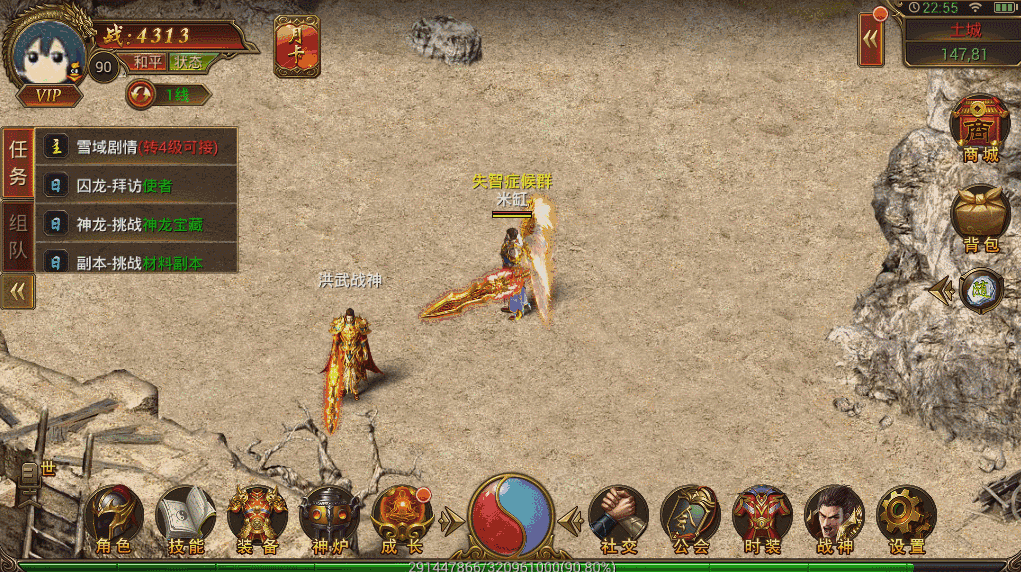Image resolution: width=1021 pixels, height=572 pixels.
Task: Open the 社交 social menu
Action: click(619, 517)
